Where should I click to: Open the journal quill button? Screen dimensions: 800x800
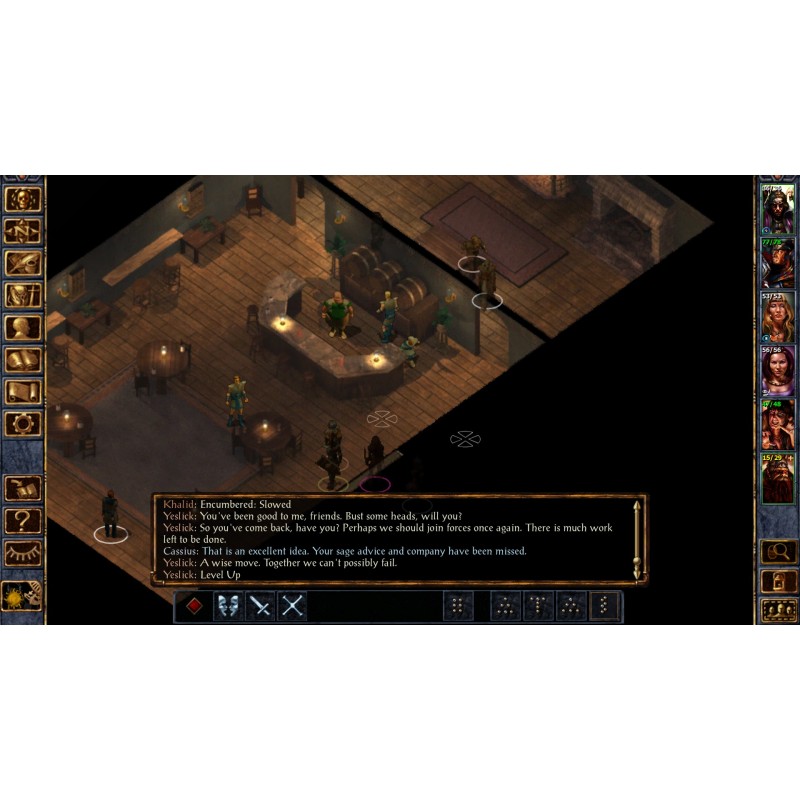coord(22,263)
